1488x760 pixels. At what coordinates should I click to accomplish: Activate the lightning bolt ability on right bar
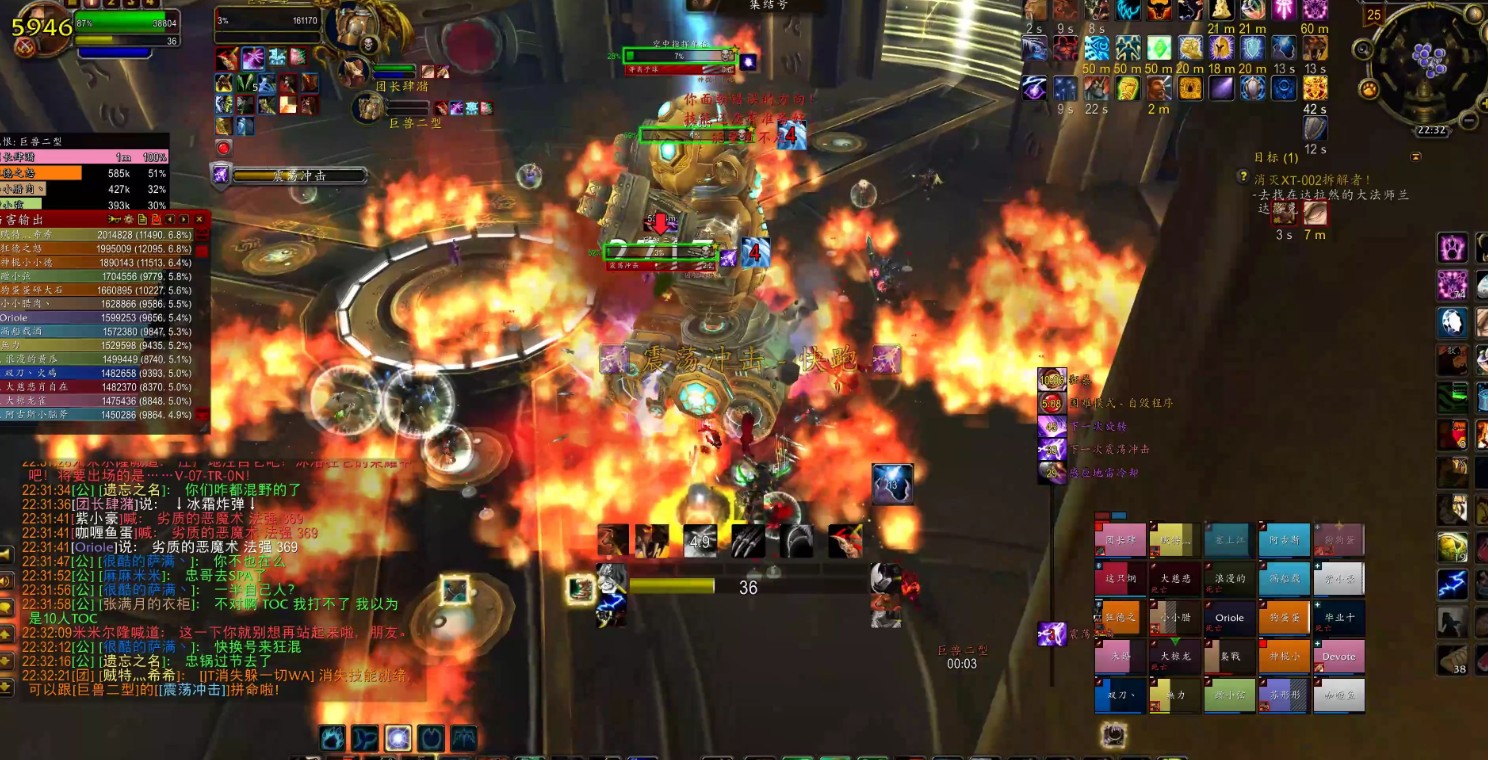(1452, 584)
